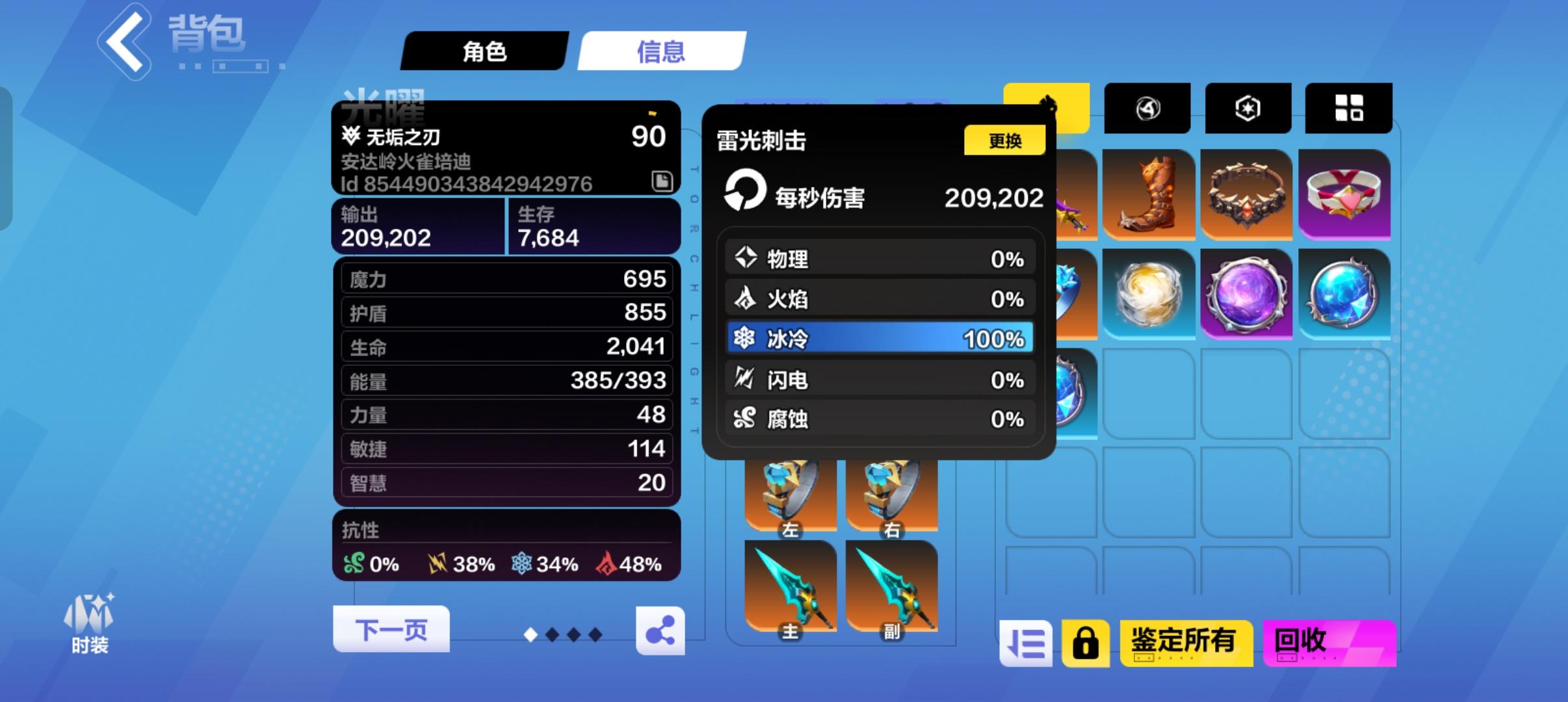Select the 闪电 damage type row
The width and height of the screenshot is (1568, 702).
tap(879, 379)
